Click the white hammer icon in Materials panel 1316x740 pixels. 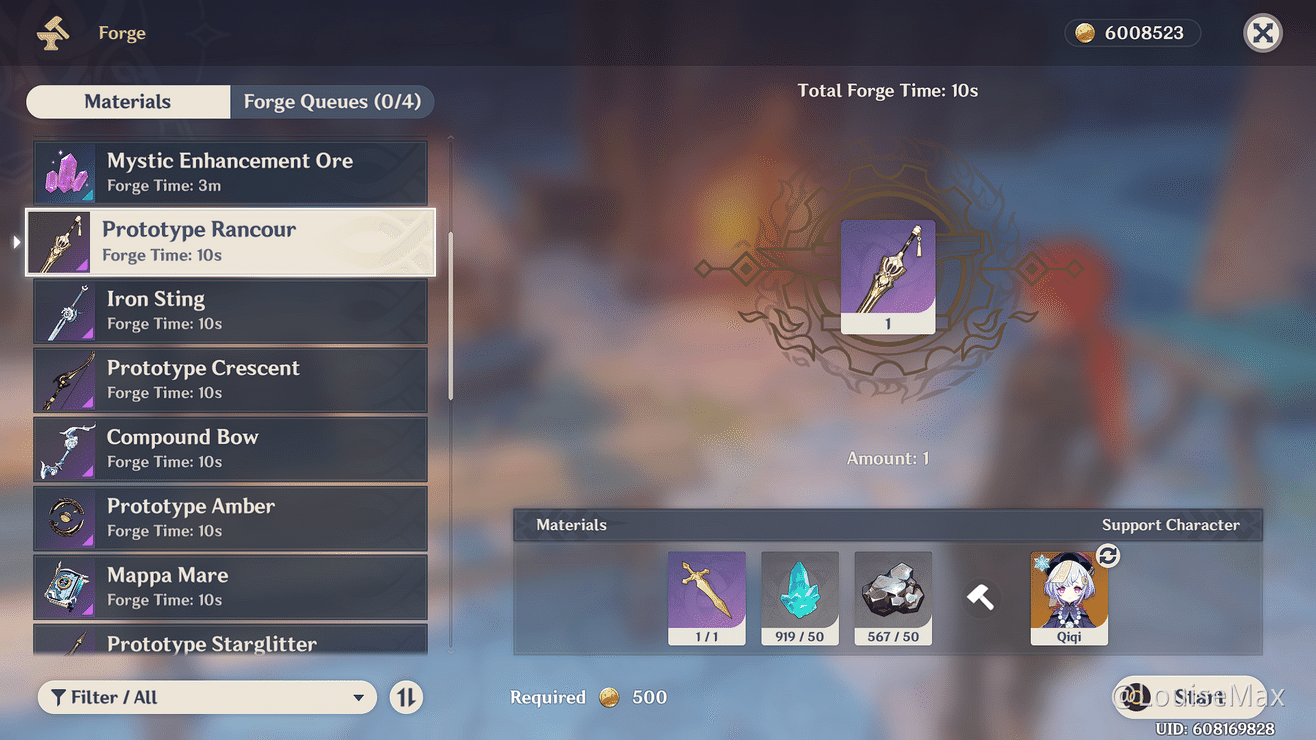[980, 597]
